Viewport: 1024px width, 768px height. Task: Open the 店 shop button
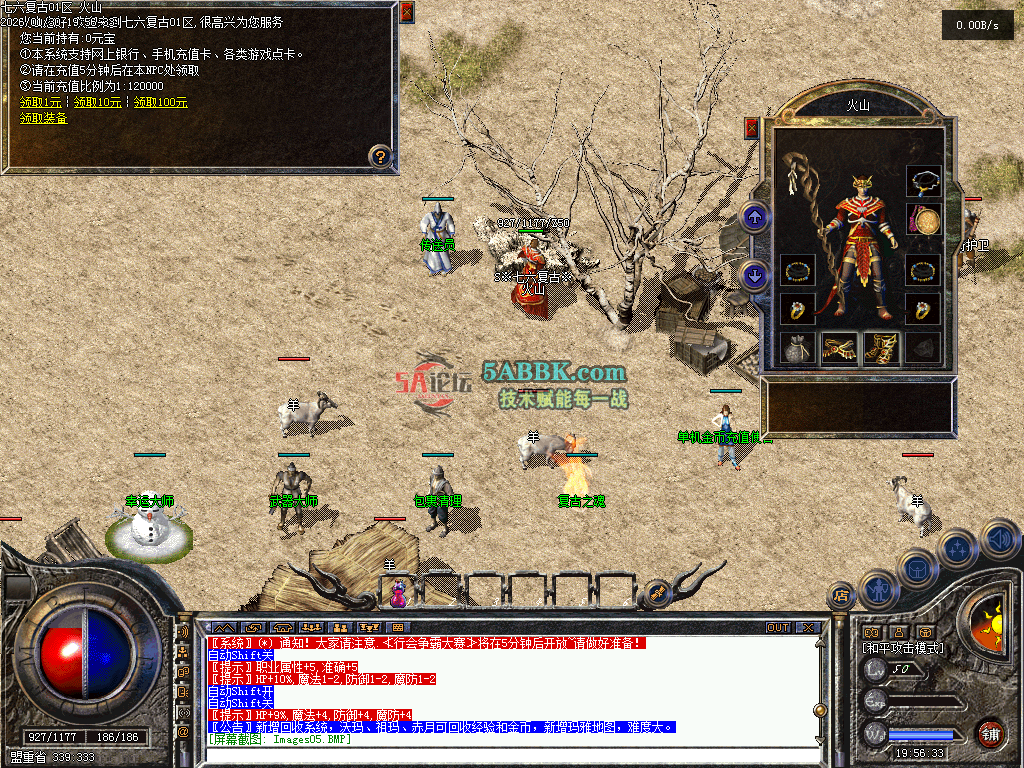[840, 597]
